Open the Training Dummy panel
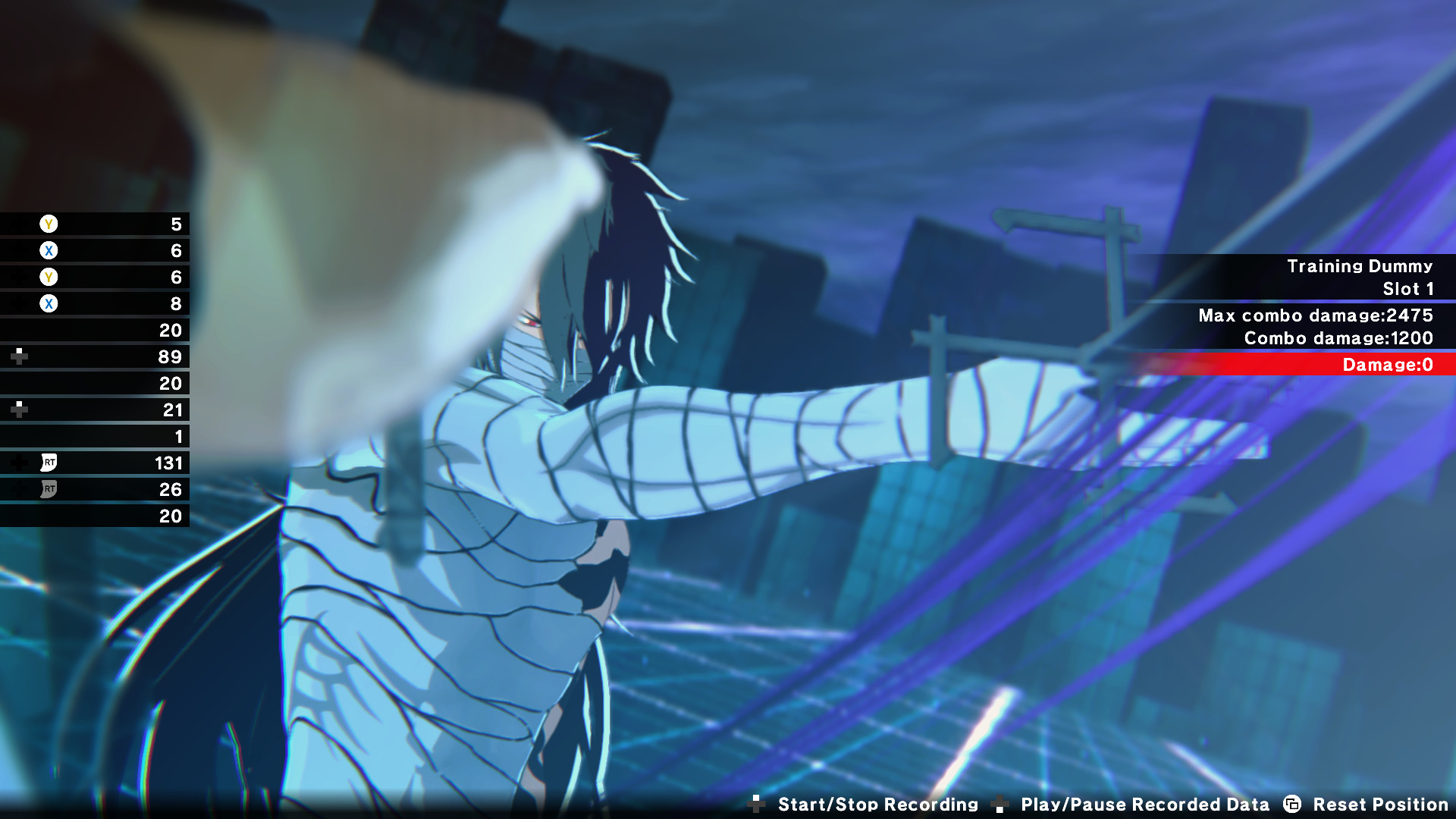1456x819 pixels. [x=1360, y=266]
